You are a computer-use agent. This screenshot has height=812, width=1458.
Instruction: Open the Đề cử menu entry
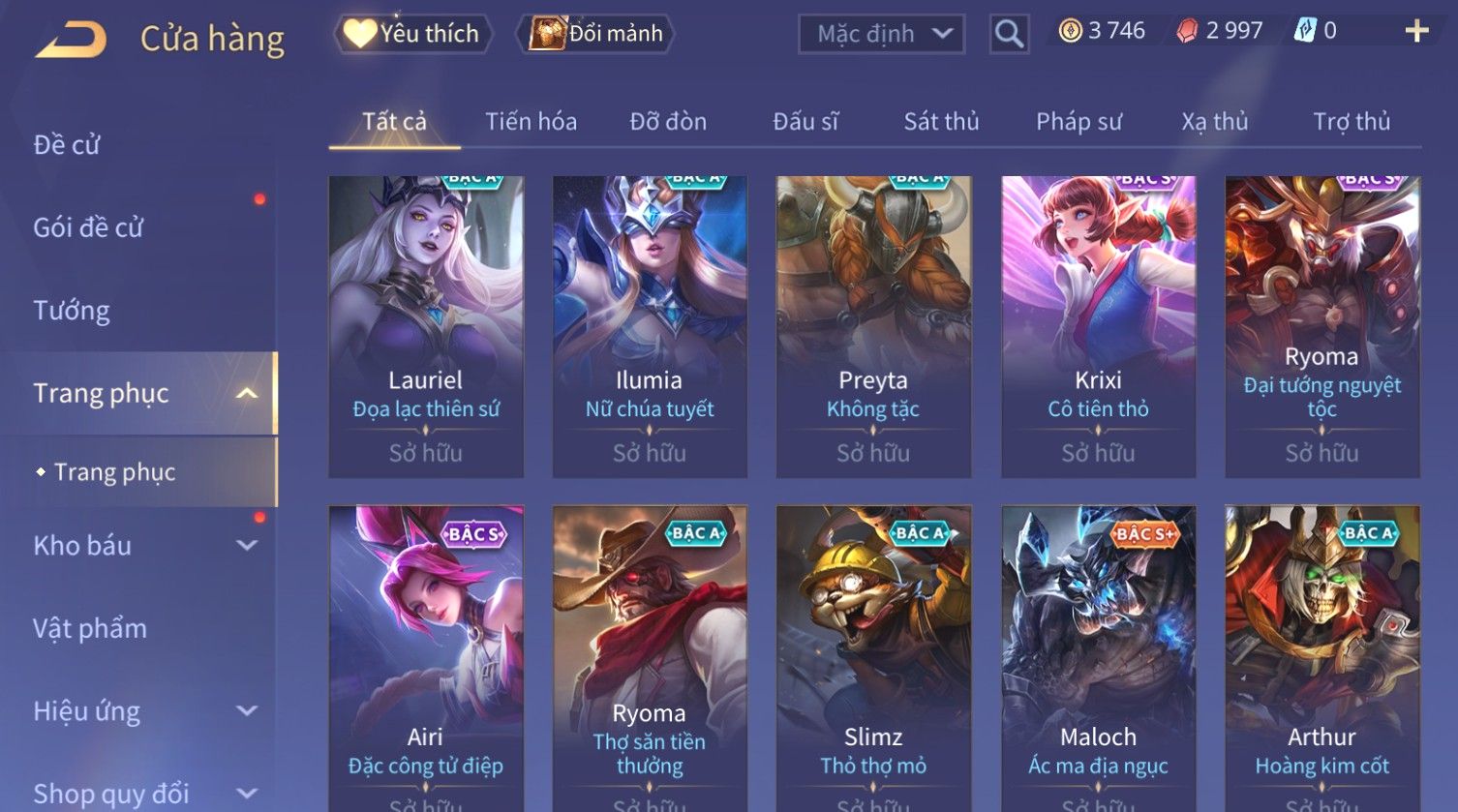(67, 145)
